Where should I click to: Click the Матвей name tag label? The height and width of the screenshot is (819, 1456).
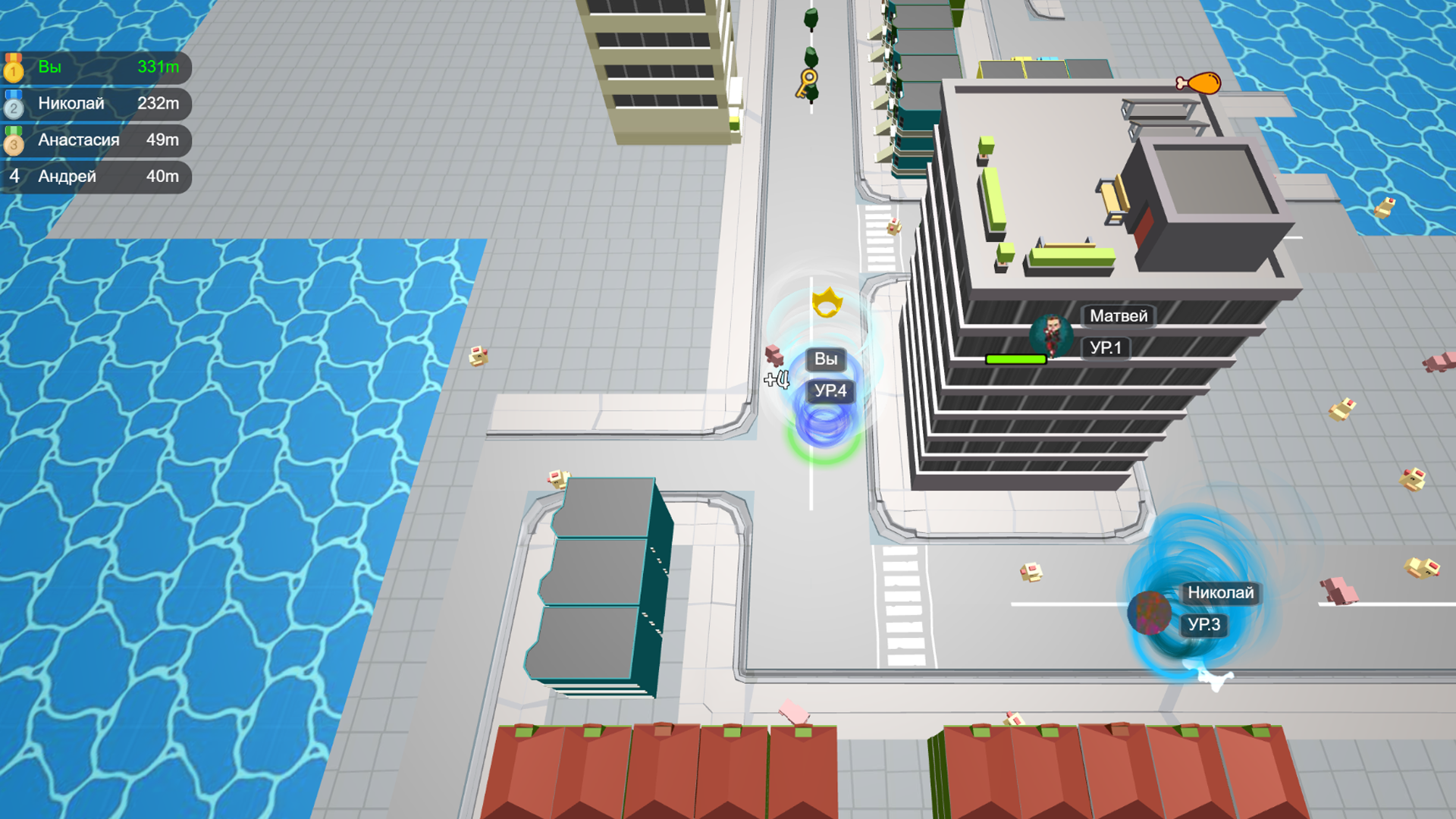(1117, 315)
